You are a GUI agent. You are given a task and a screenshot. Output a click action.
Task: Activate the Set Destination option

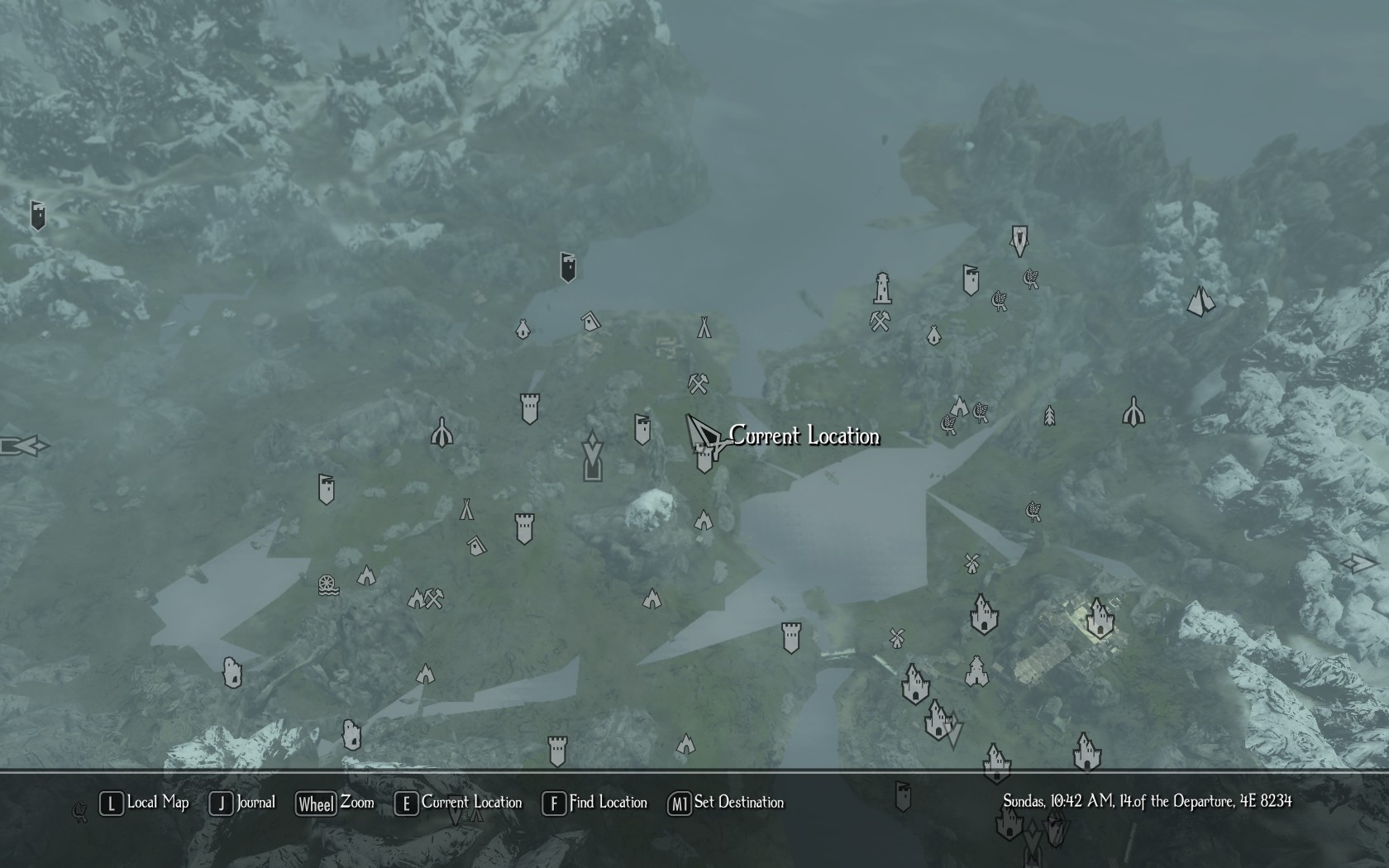(726, 803)
